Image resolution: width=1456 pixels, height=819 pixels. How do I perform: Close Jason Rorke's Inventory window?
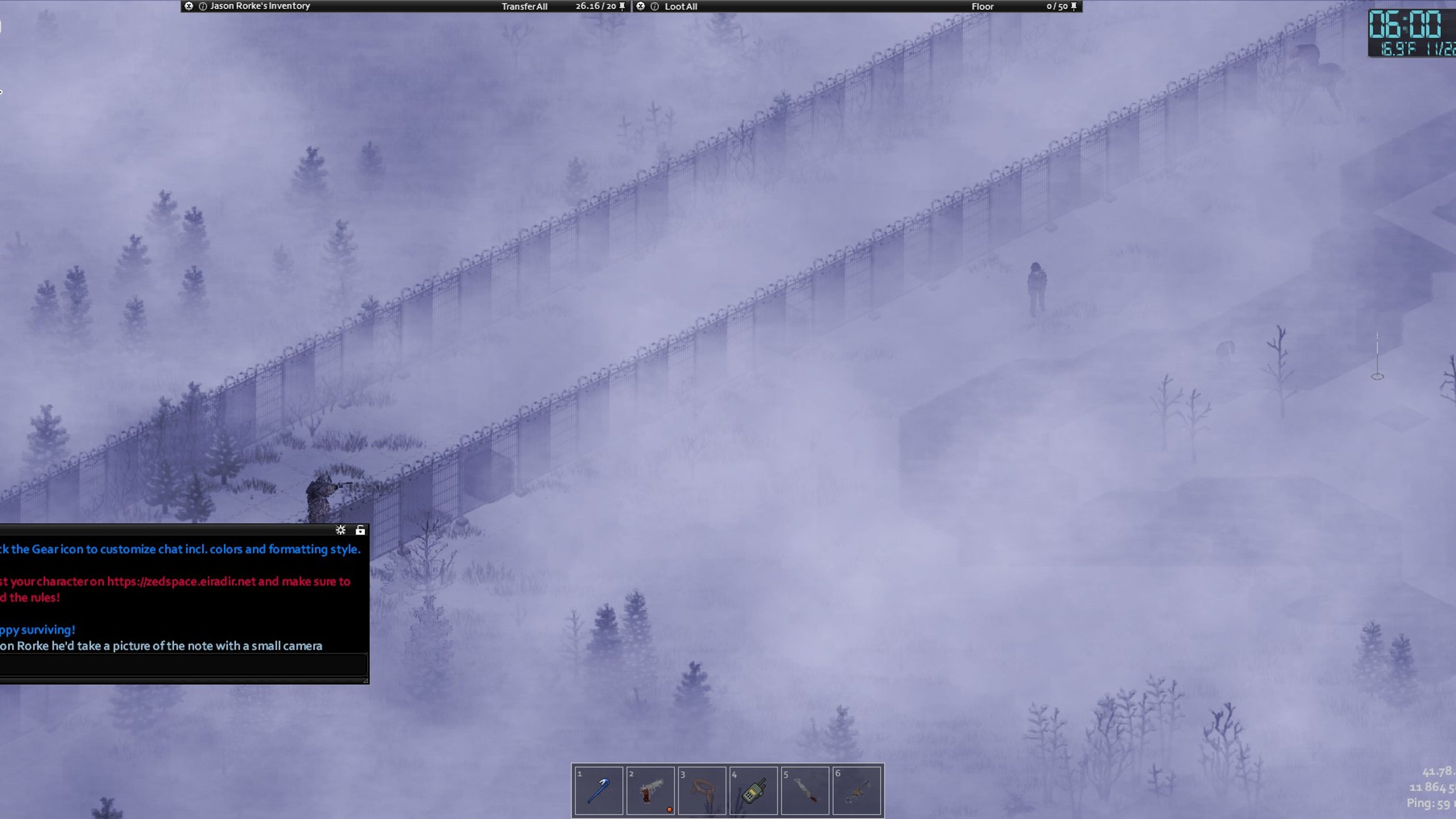(x=189, y=6)
